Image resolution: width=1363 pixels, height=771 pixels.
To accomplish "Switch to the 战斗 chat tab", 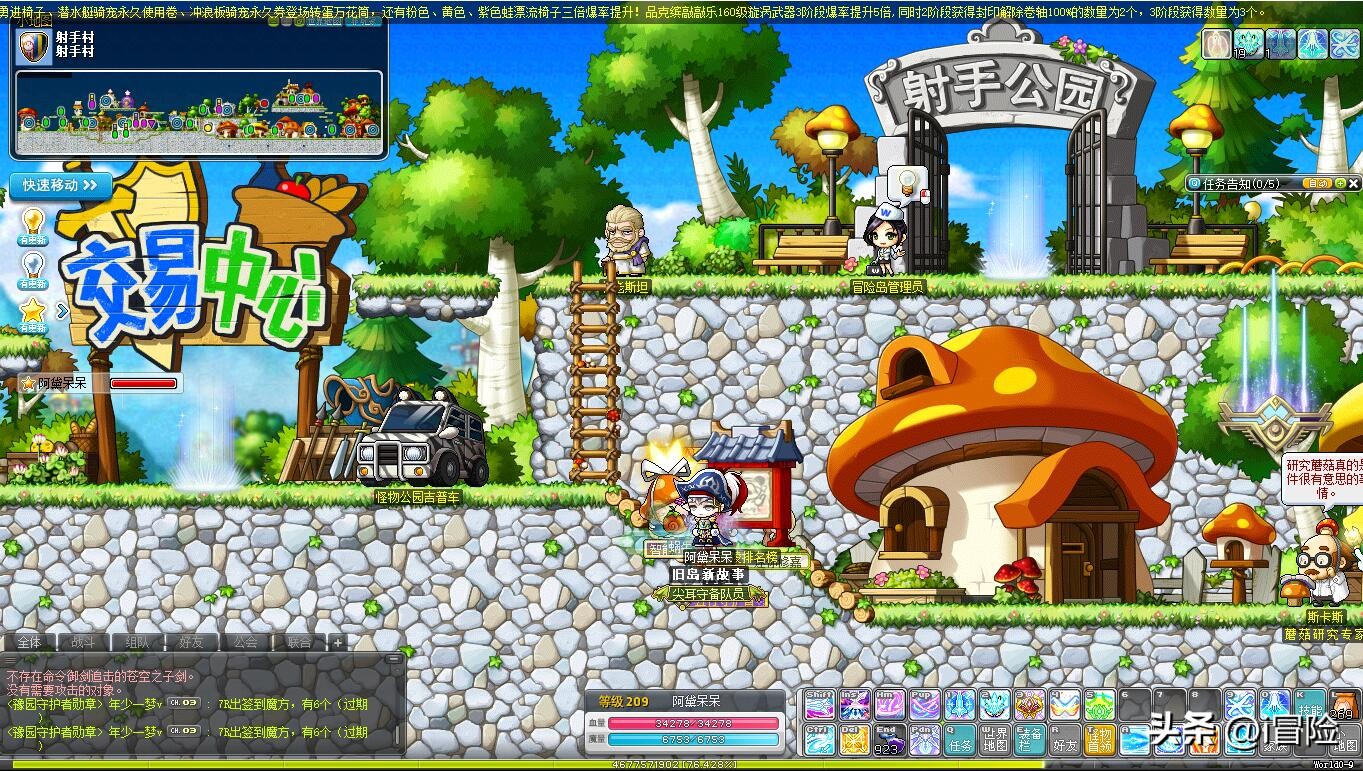I will (x=84, y=642).
